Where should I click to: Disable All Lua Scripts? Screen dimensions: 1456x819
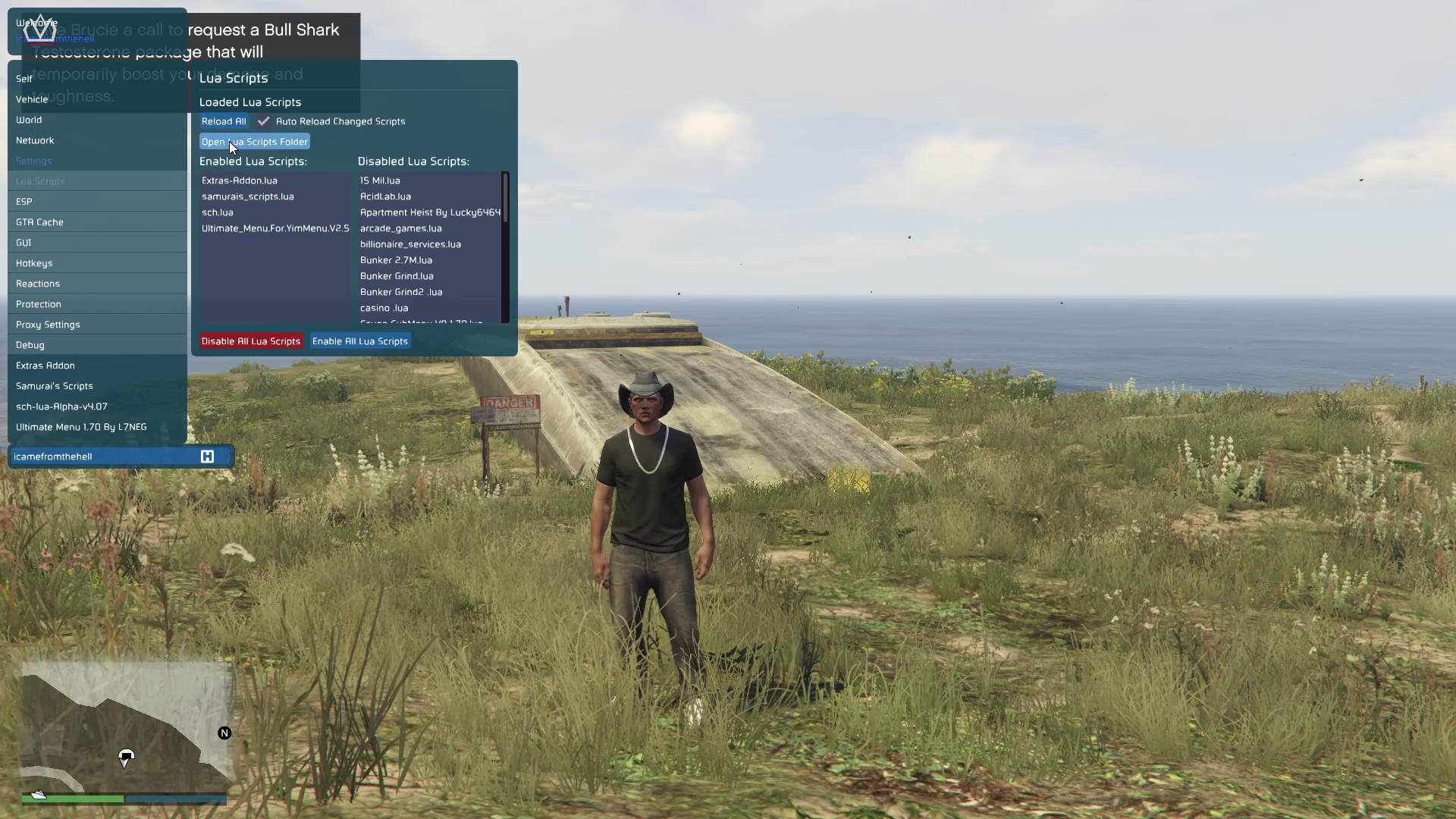(x=251, y=341)
